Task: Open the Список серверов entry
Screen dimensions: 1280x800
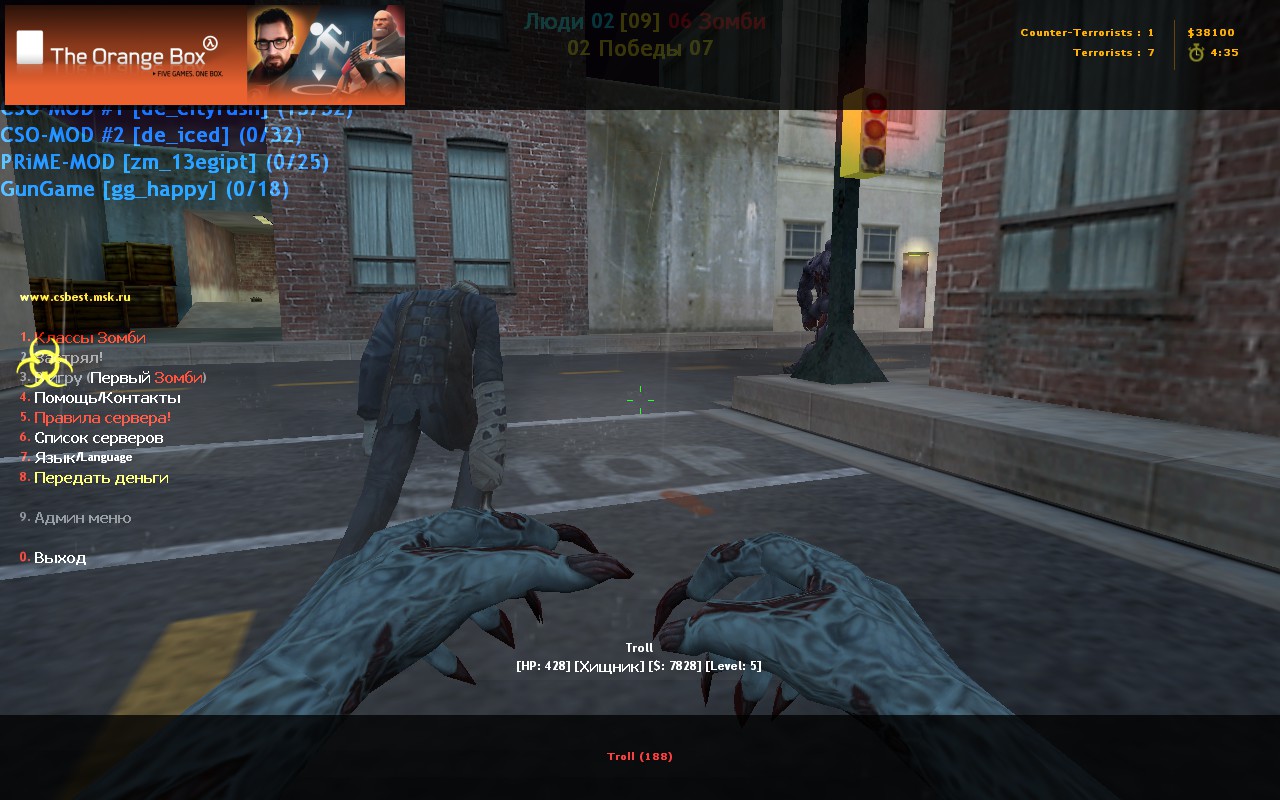Action: 98,438
